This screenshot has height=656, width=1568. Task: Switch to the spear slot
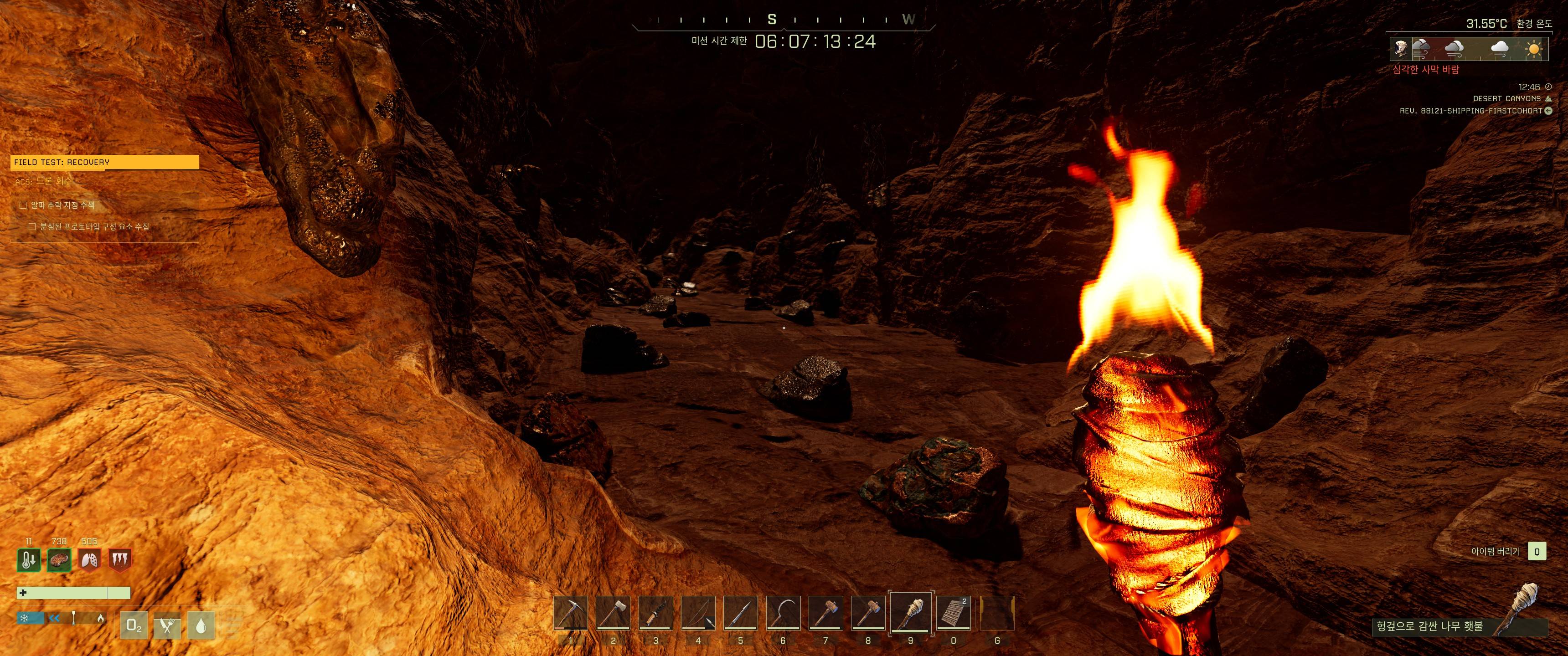(x=740, y=613)
